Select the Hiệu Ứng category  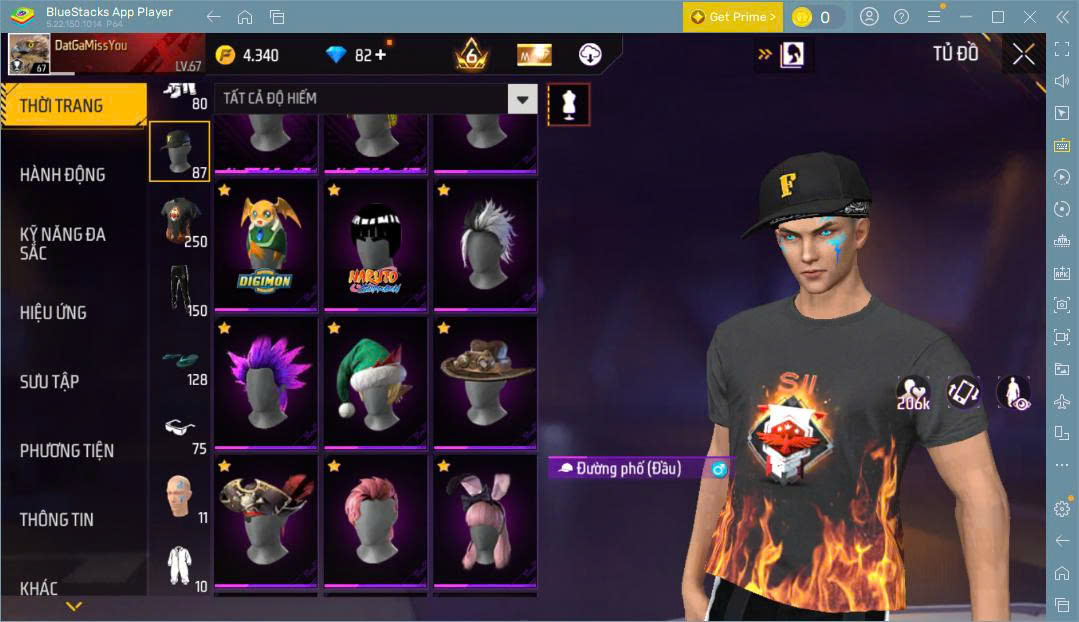[x=53, y=312]
